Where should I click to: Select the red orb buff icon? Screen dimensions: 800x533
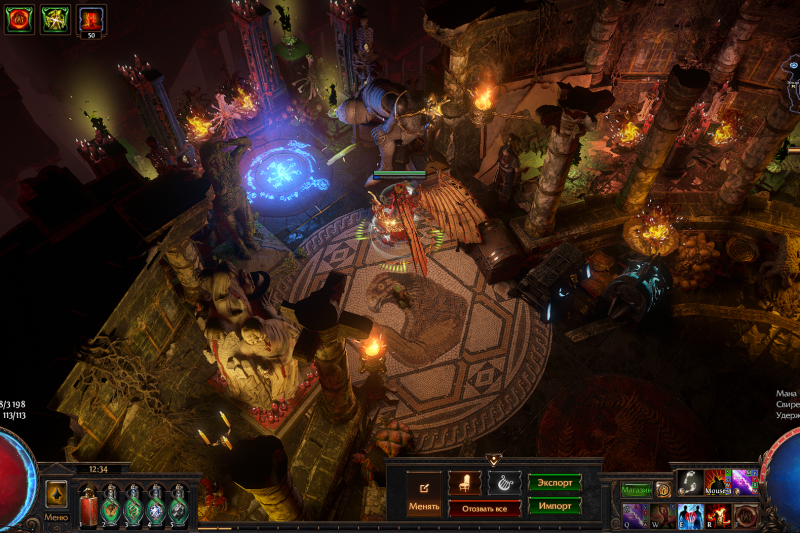click(20, 19)
